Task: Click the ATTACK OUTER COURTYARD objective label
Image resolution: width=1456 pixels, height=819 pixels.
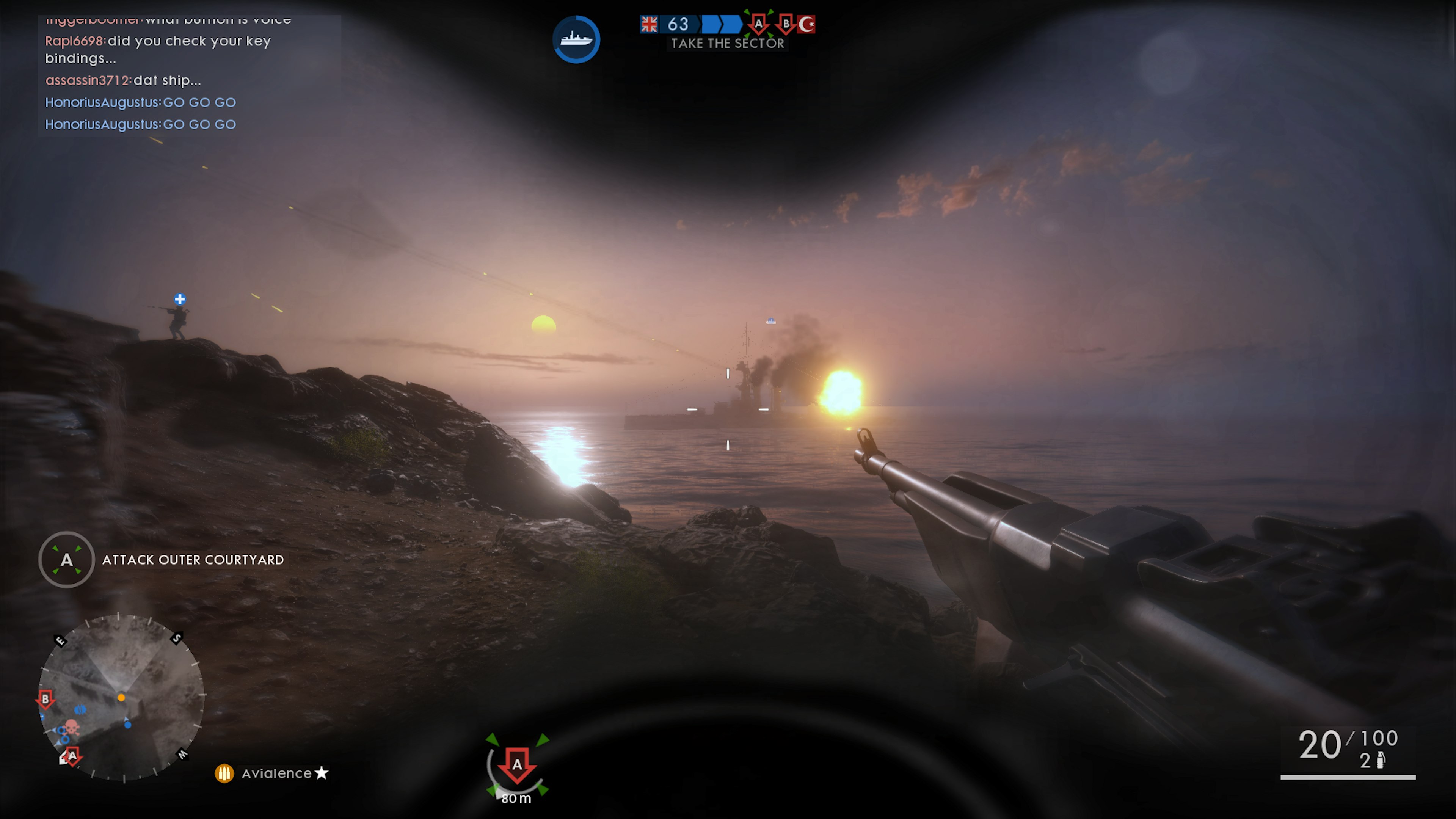Action: point(192,560)
